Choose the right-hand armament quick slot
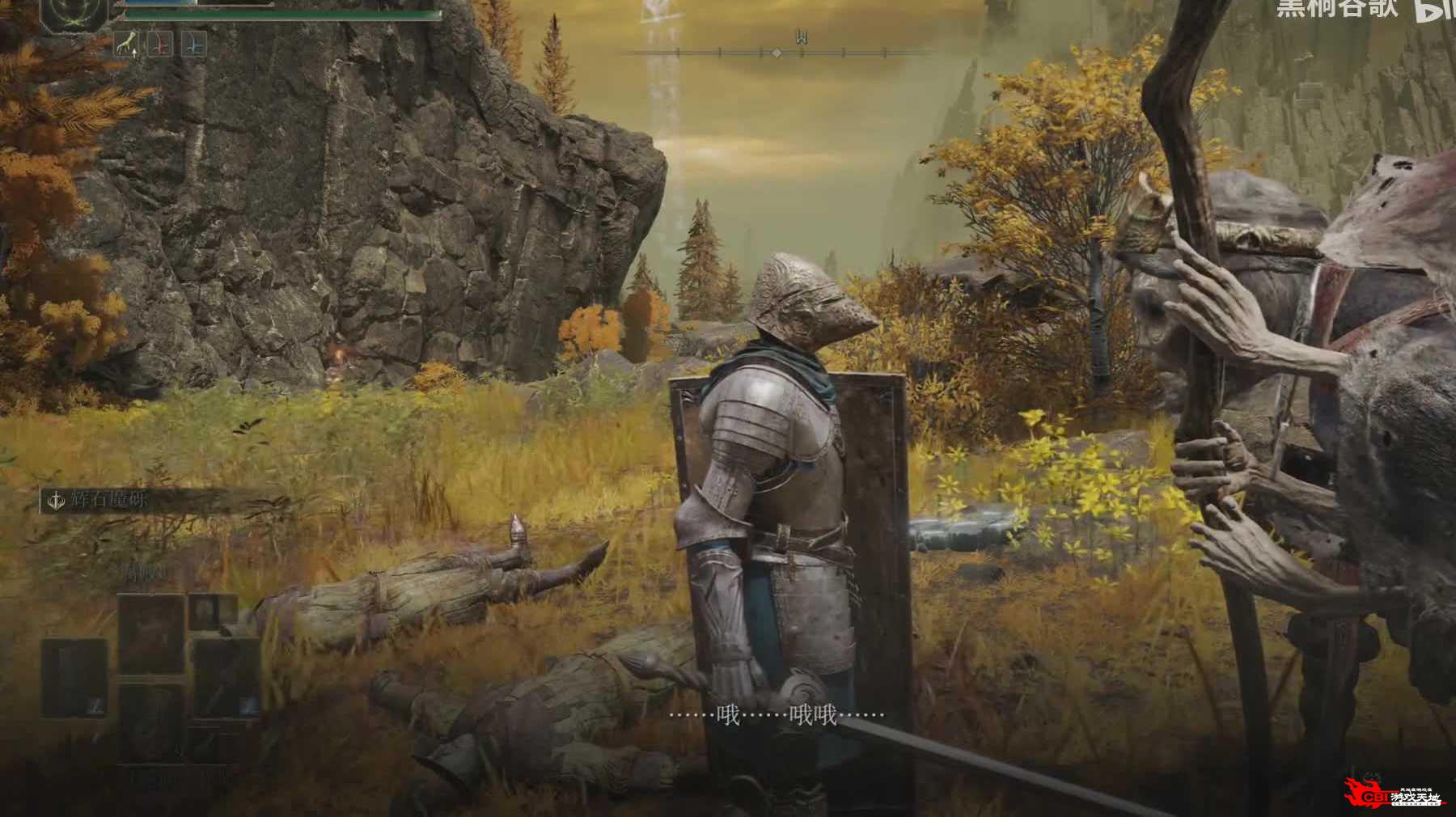1456x817 pixels. (226, 678)
